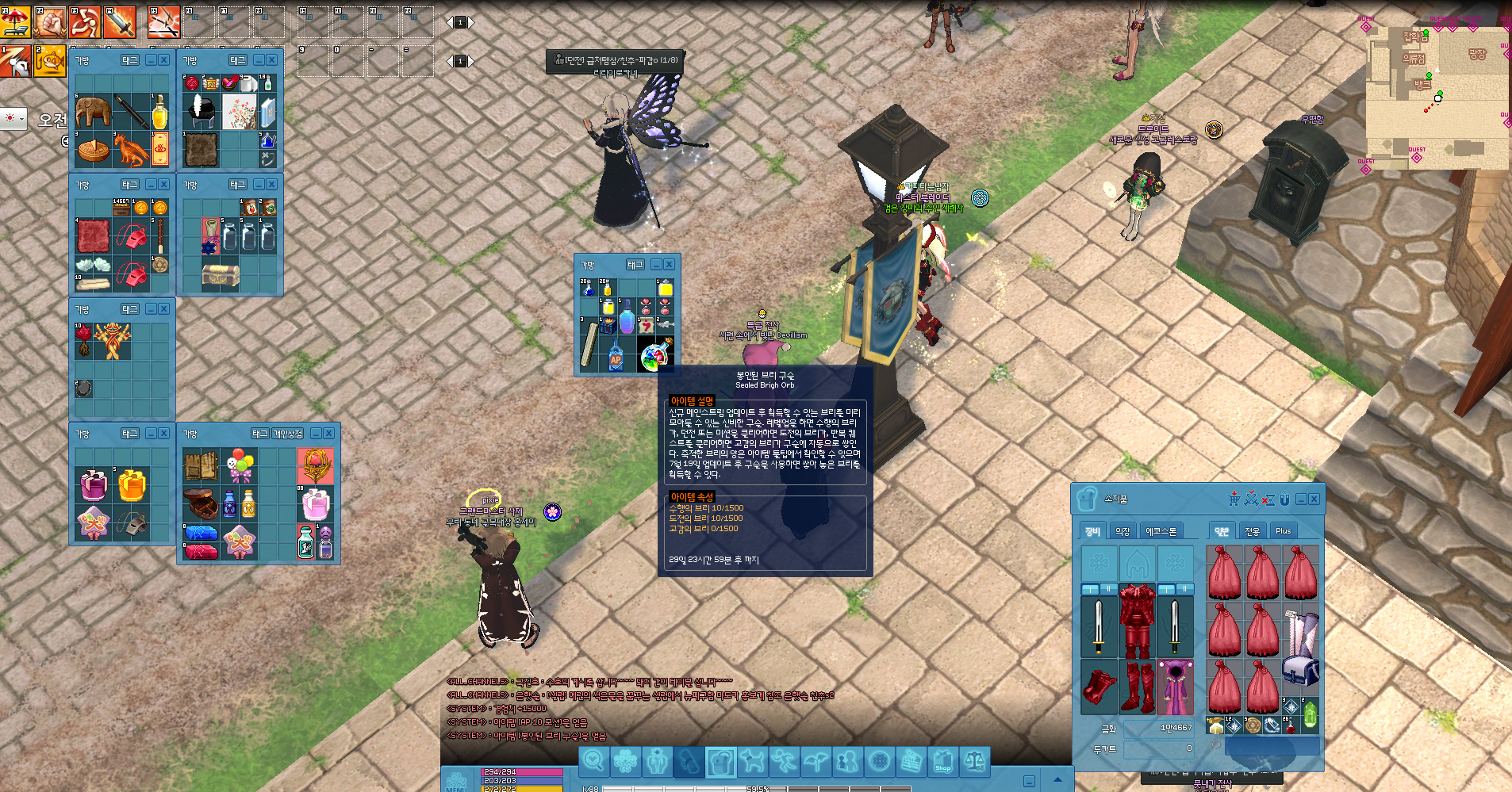Select the Plus inventory tab

tap(1283, 531)
